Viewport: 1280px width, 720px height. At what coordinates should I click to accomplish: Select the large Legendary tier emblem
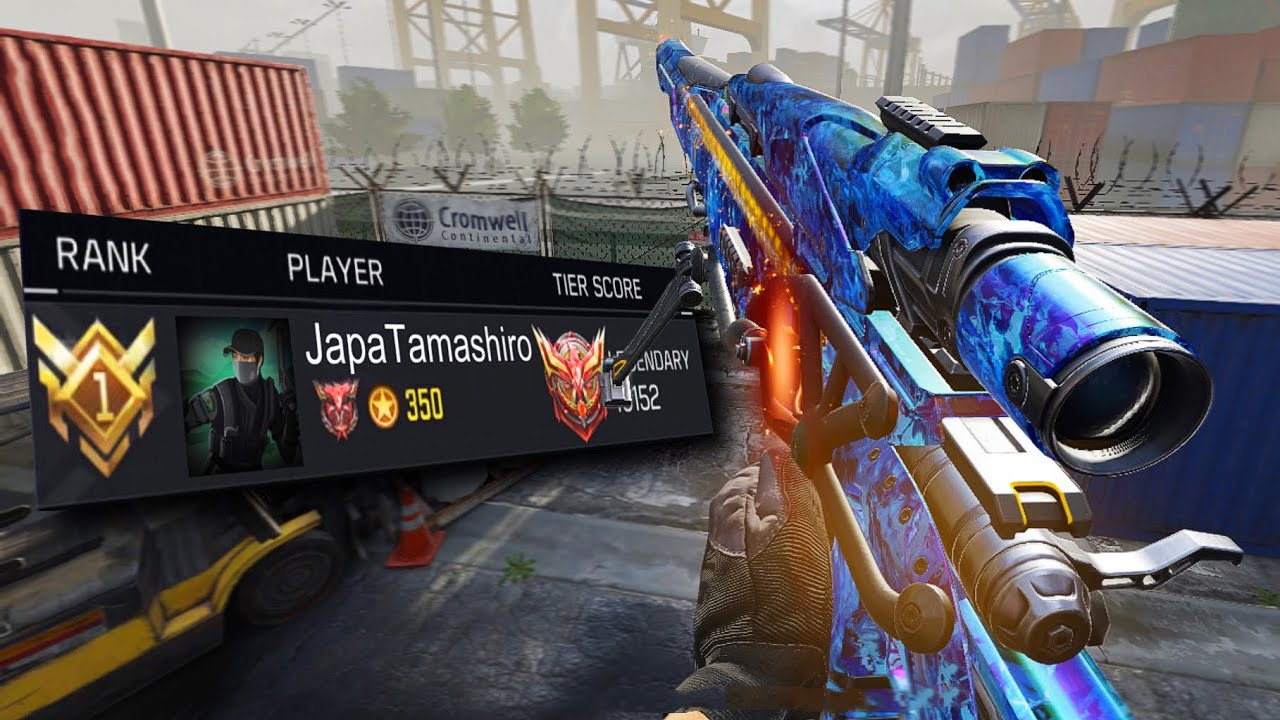[570, 383]
